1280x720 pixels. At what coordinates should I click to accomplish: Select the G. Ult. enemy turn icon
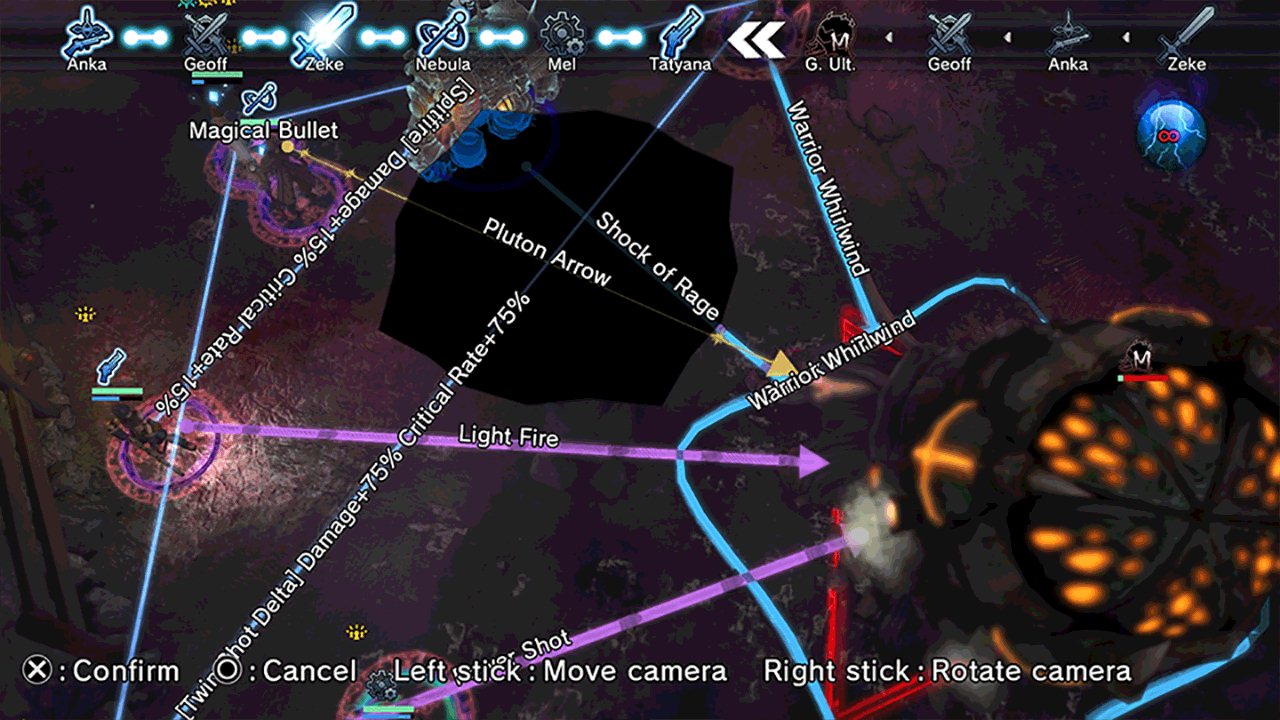[832, 36]
